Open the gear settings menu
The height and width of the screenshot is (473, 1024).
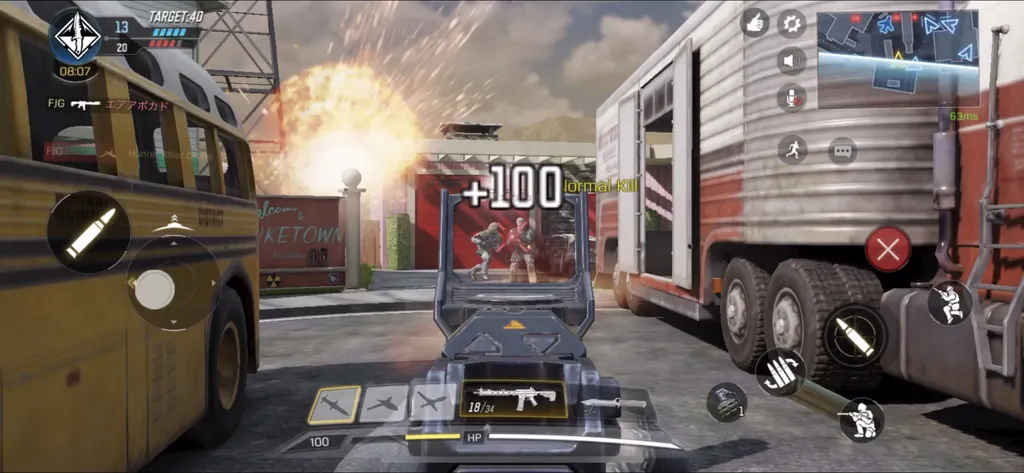pyautogui.click(x=792, y=23)
